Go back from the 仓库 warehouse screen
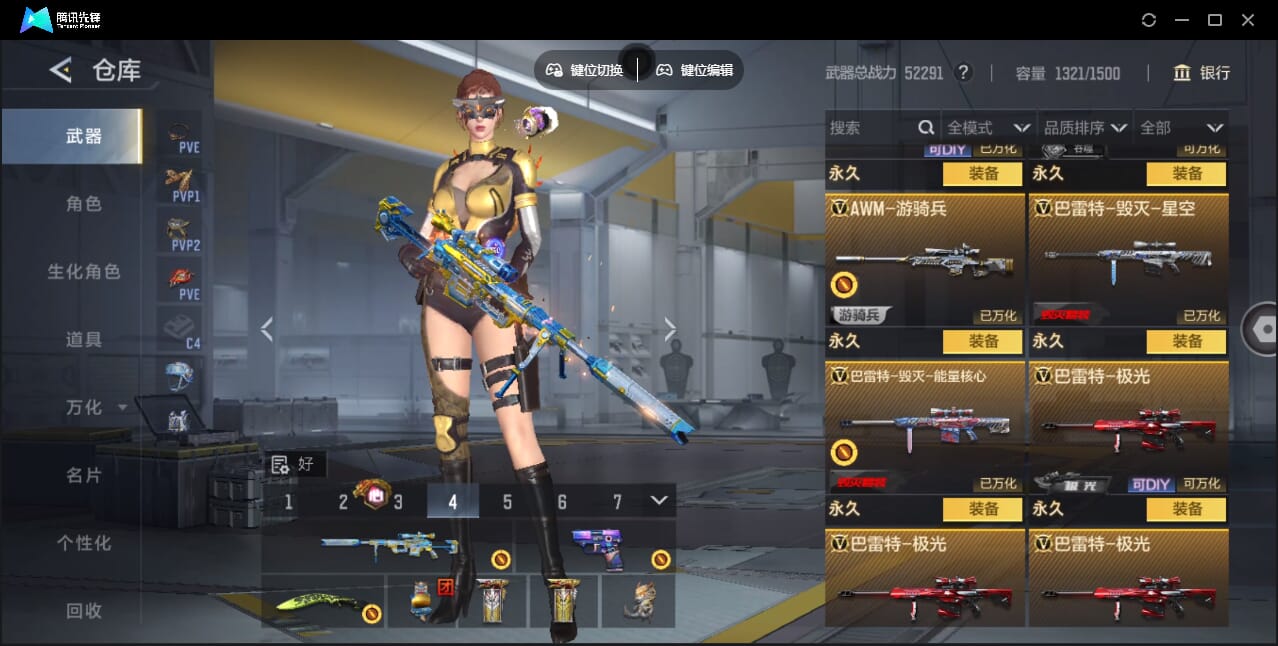This screenshot has height=646, width=1278. (x=61, y=70)
